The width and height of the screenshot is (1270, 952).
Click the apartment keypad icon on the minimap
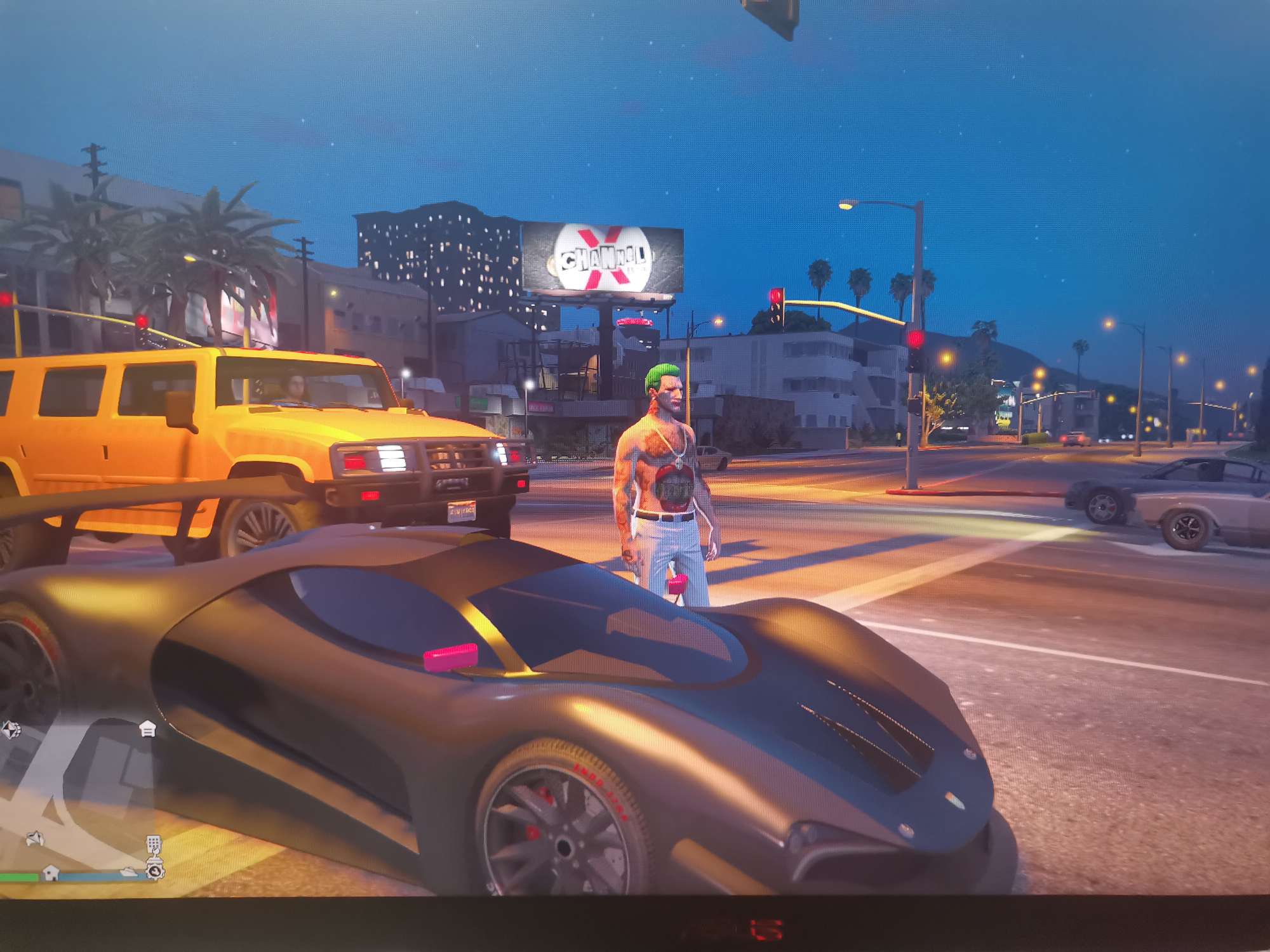click(154, 845)
